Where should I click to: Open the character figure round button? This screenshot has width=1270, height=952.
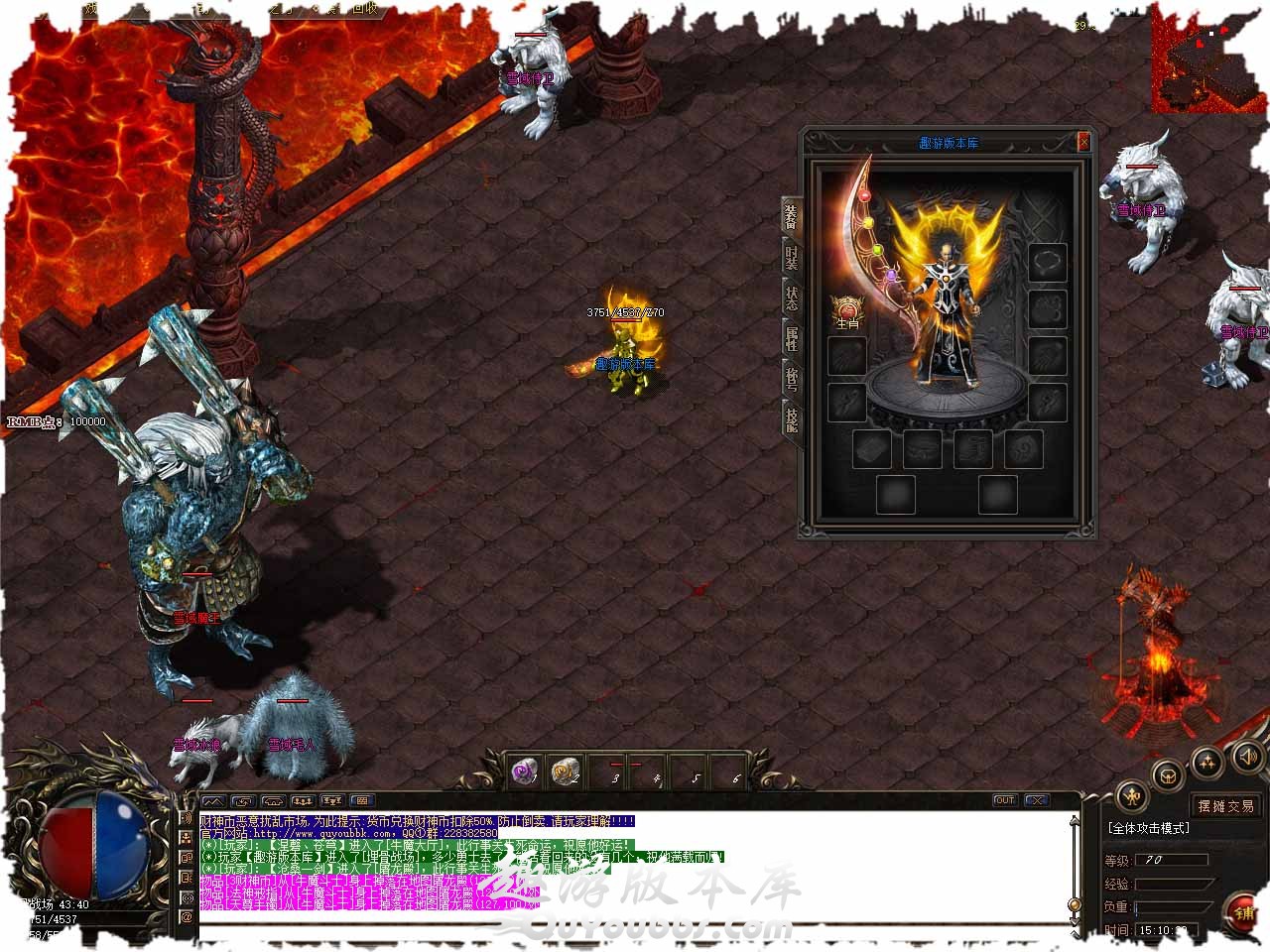click(x=1132, y=794)
